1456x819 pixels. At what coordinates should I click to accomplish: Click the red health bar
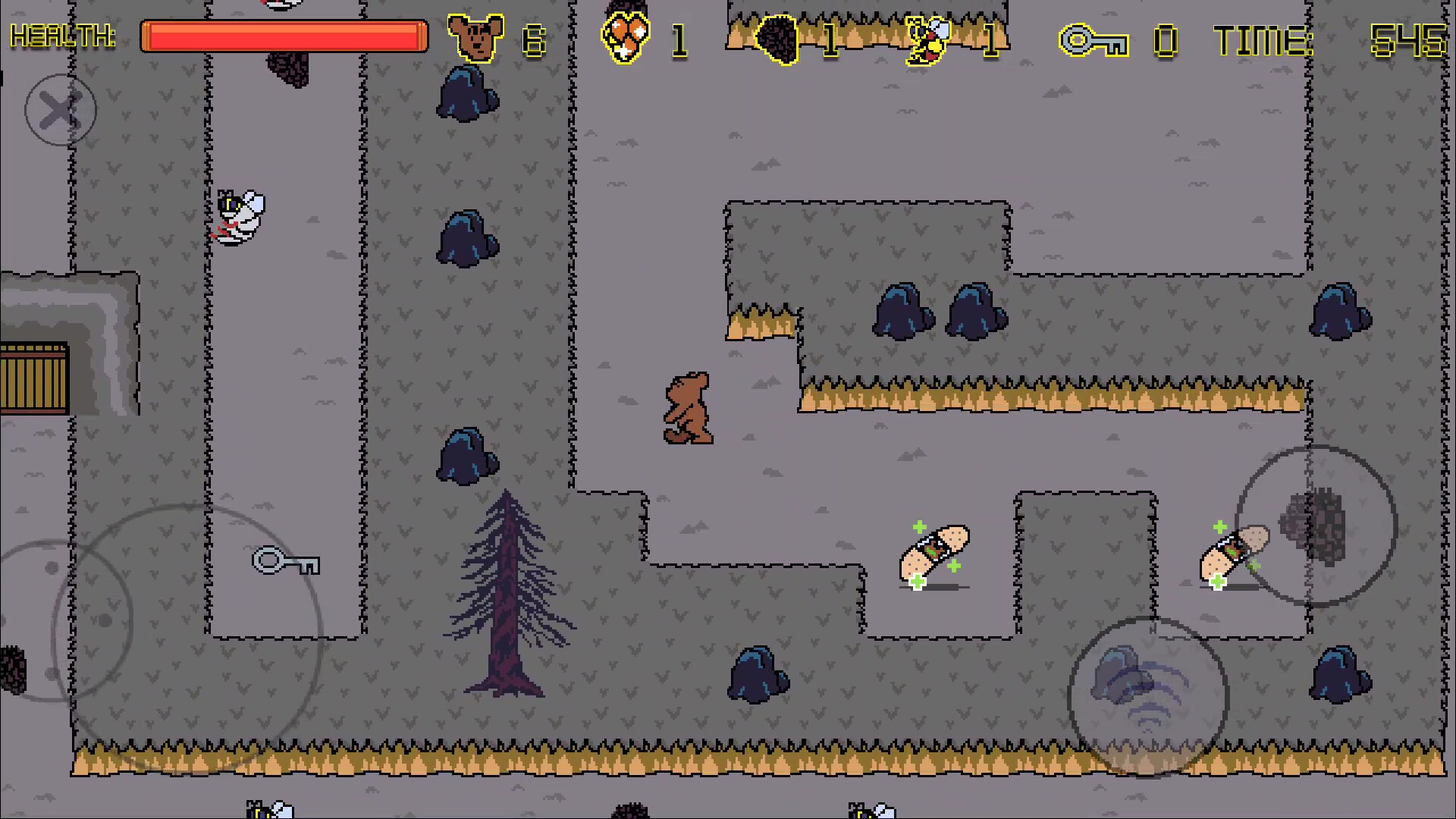(283, 36)
